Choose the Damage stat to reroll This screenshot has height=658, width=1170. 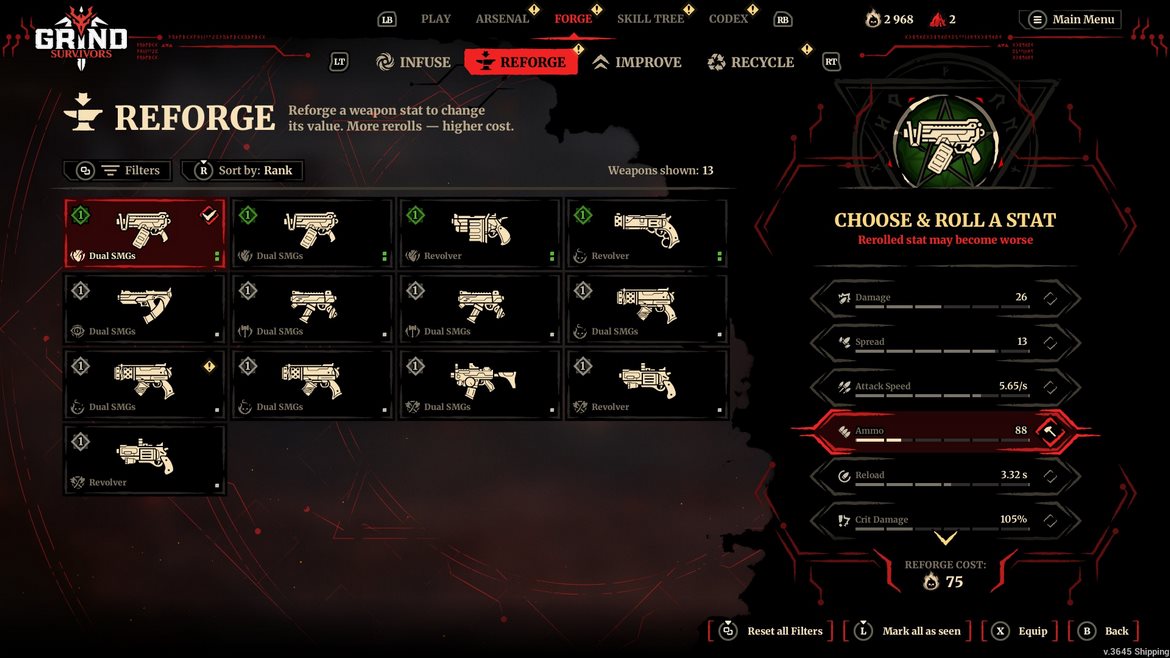pos(944,298)
